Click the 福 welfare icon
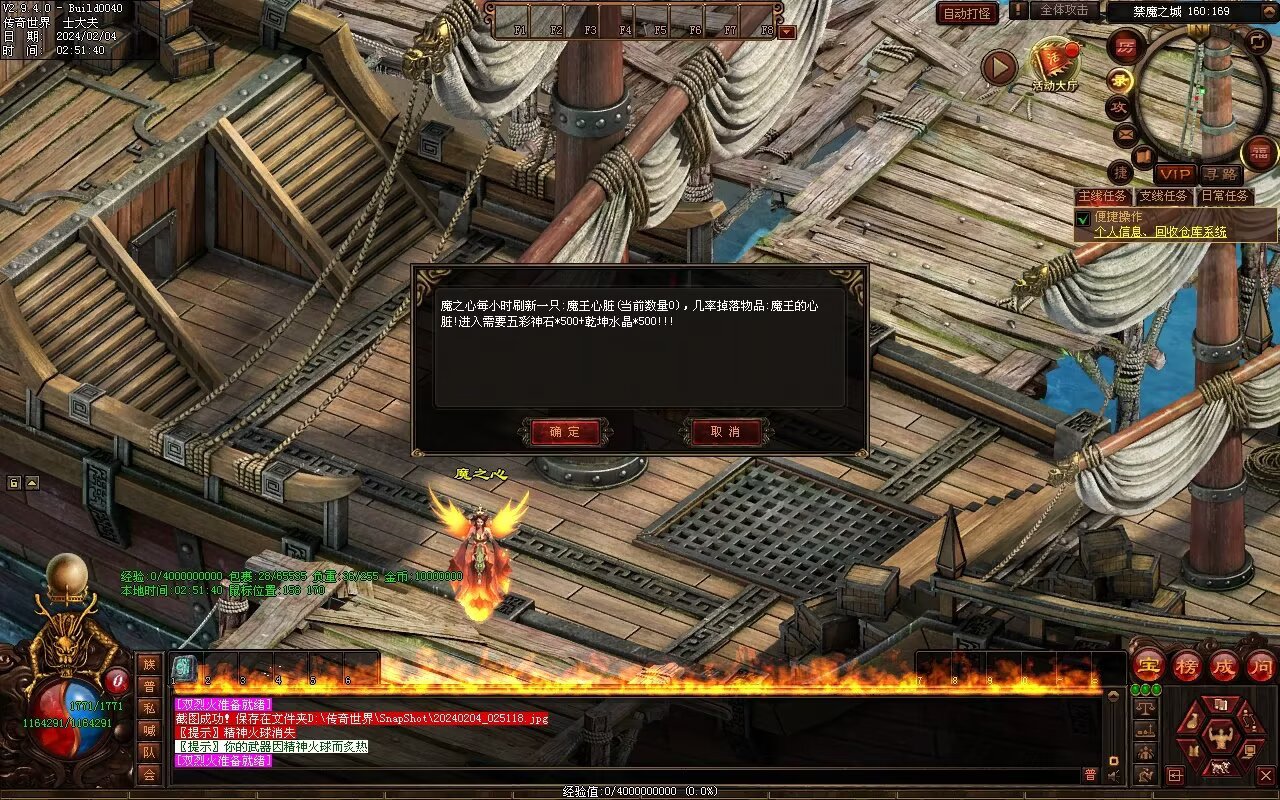The height and width of the screenshot is (800, 1280). tap(1259, 153)
